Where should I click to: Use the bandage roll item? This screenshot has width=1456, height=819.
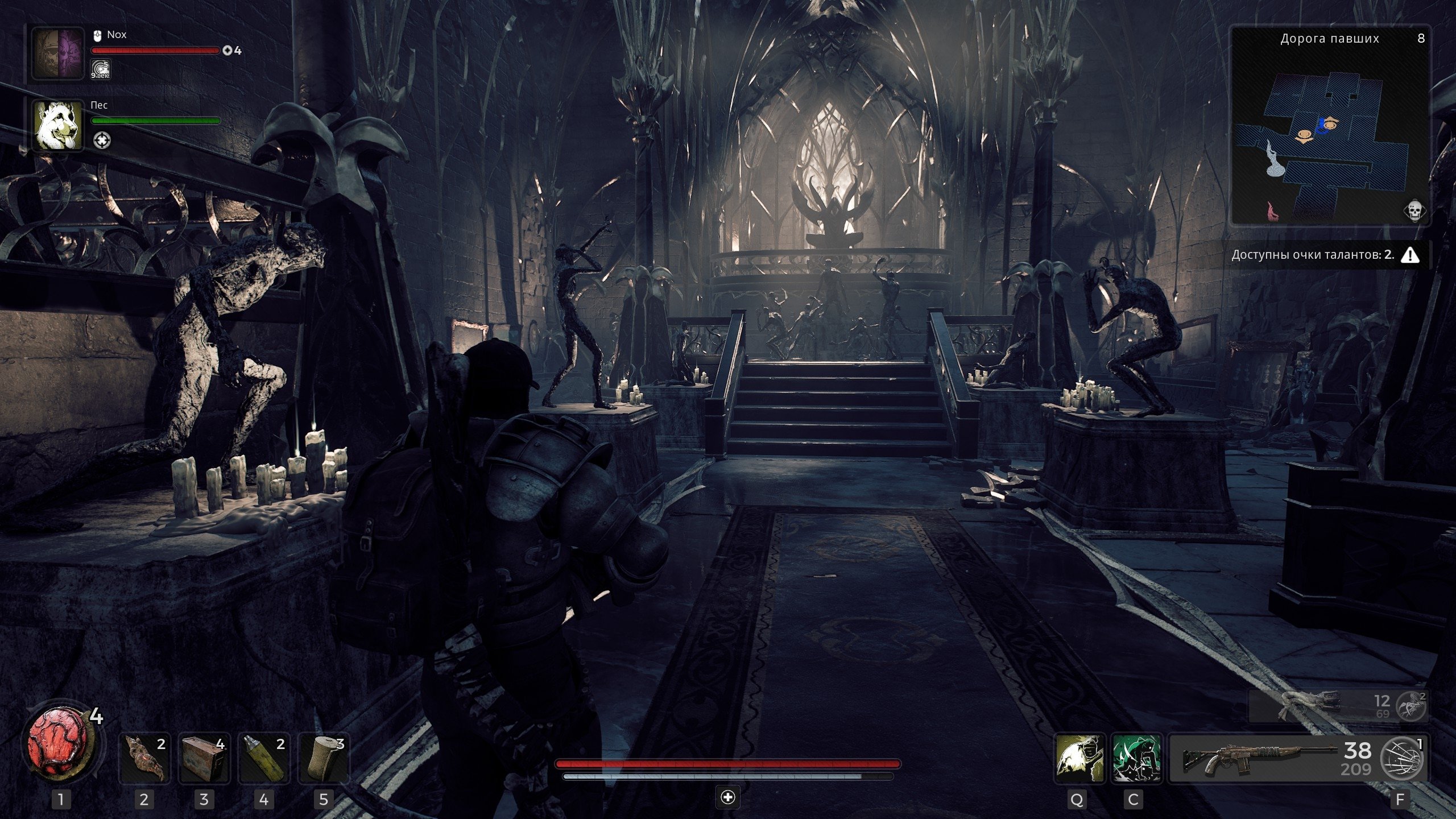(x=324, y=758)
